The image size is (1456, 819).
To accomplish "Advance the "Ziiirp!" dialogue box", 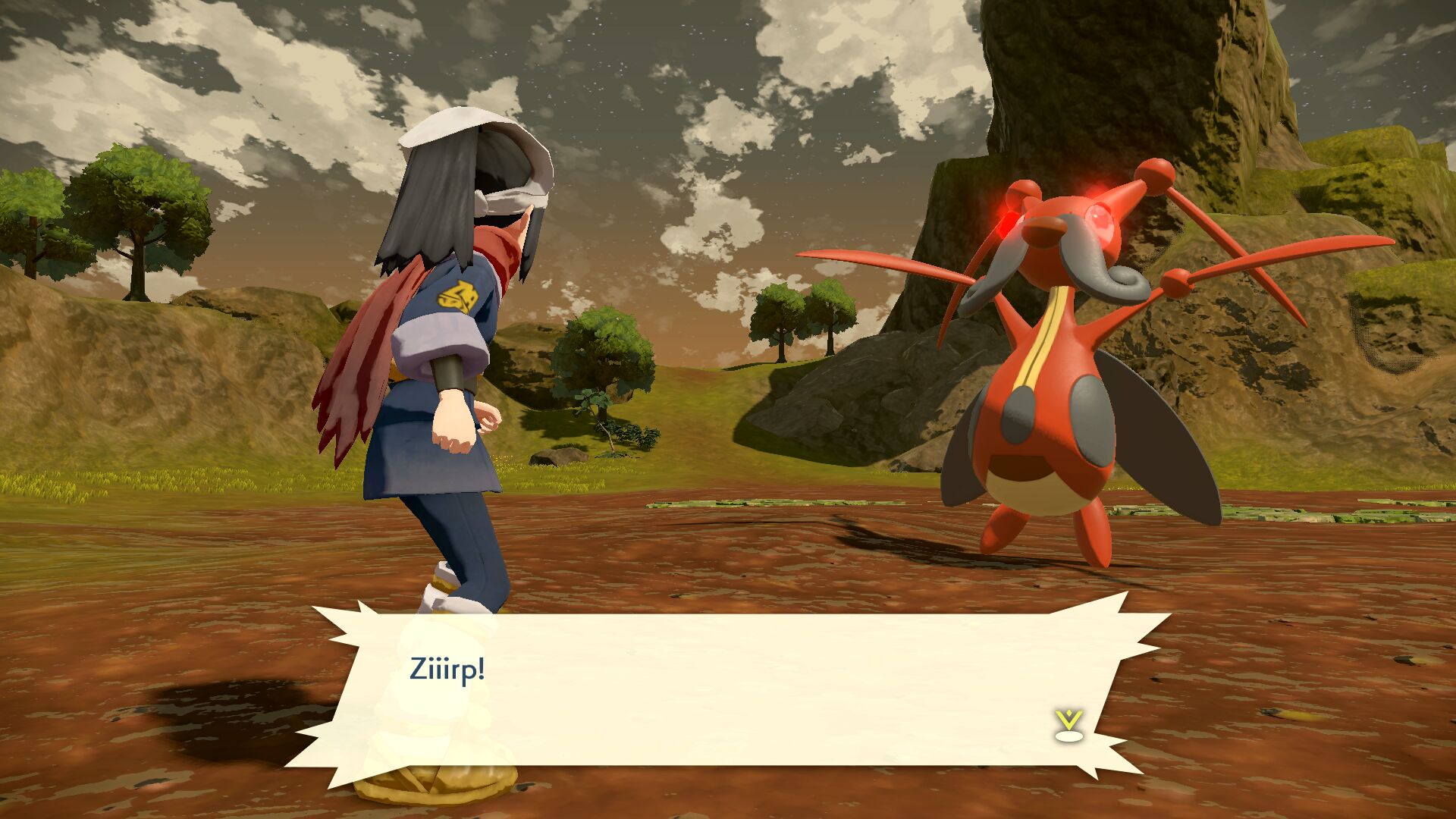I will coord(728,686).
